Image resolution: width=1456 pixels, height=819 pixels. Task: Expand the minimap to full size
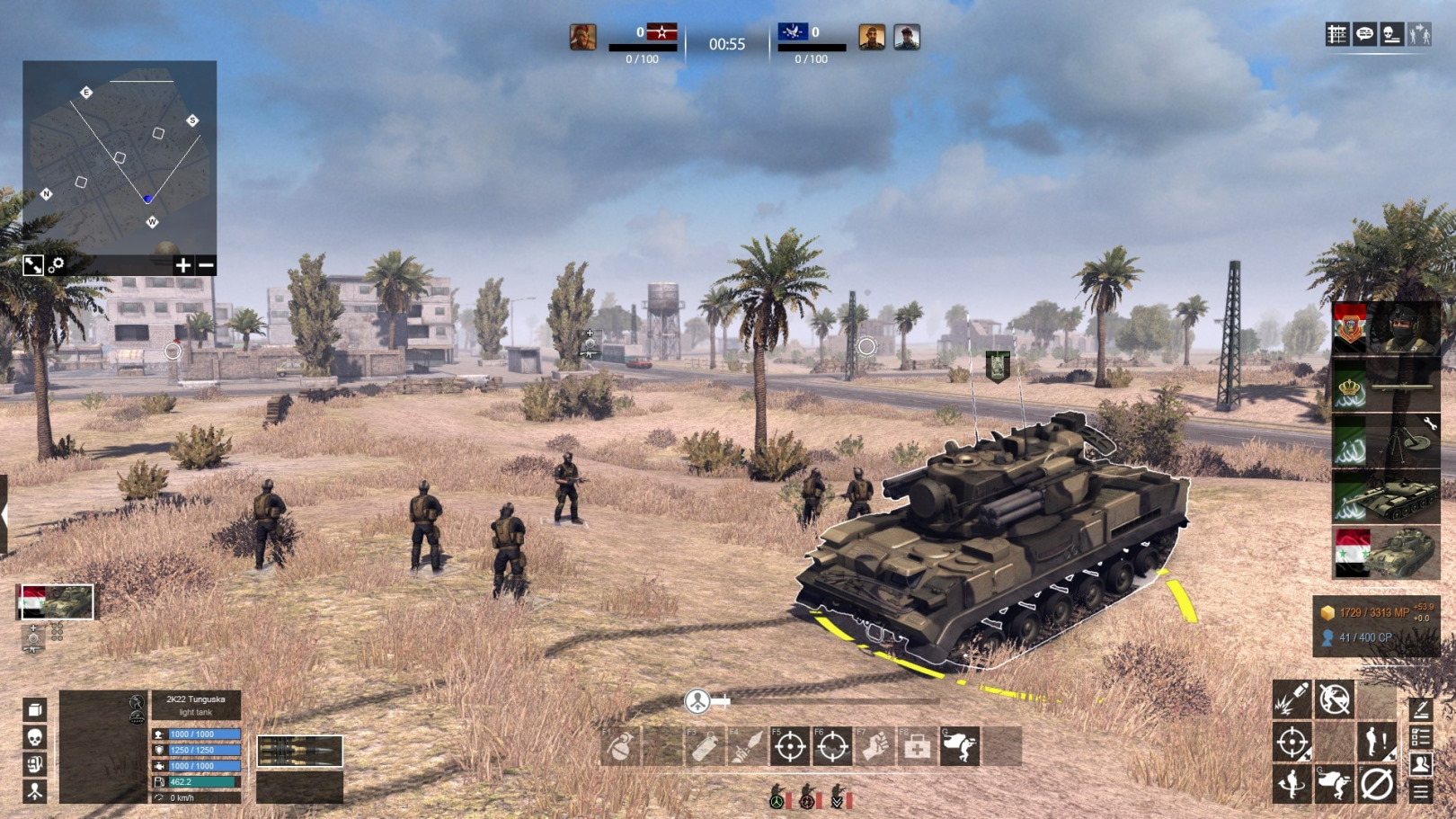coord(33,265)
